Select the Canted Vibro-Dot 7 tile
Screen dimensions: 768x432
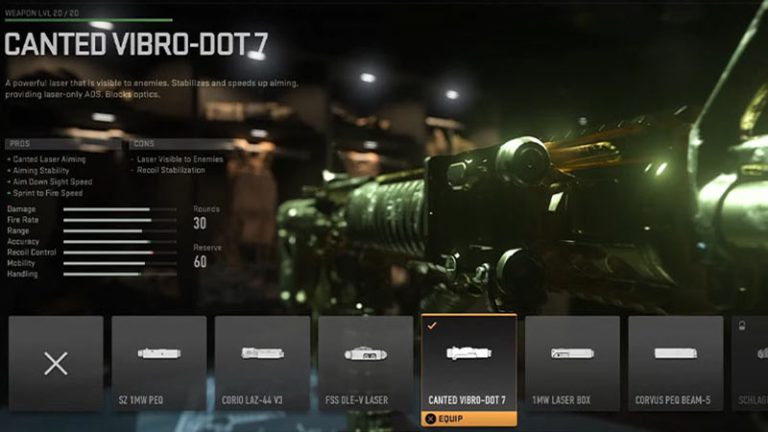click(x=468, y=363)
